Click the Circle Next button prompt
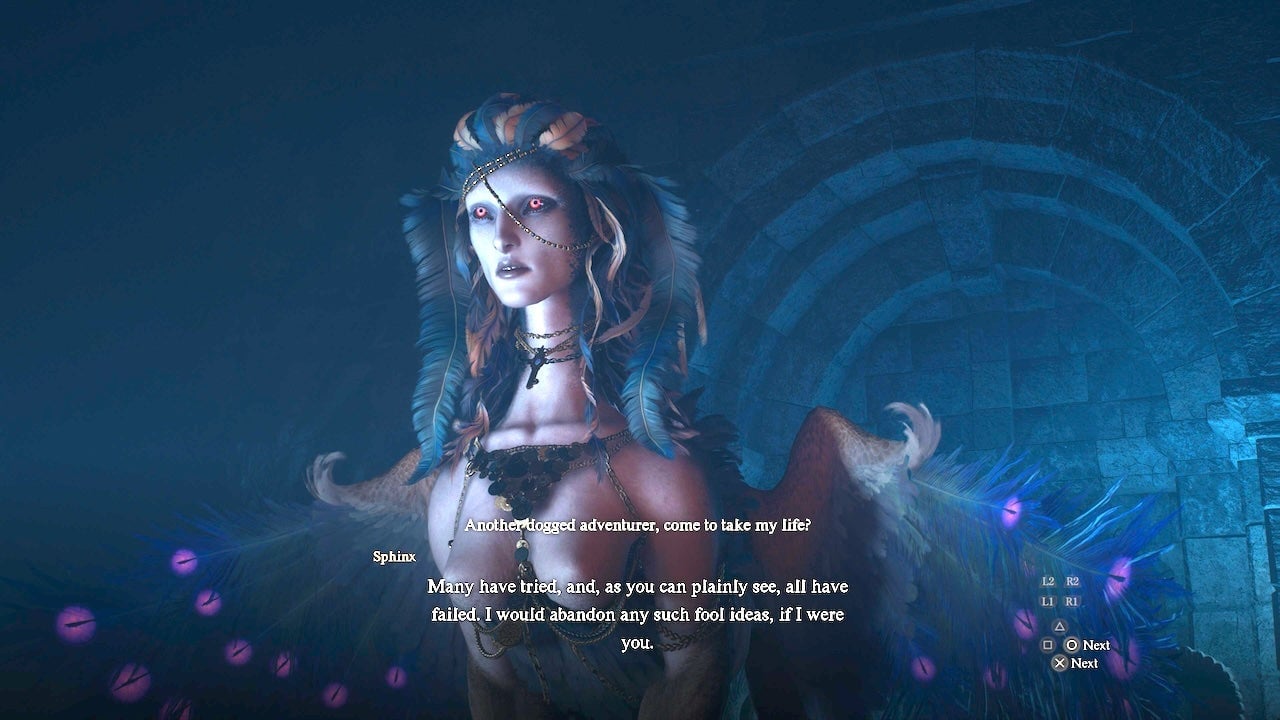The width and height of the screenshot is (1280, 720). (x=1071, y=645)
